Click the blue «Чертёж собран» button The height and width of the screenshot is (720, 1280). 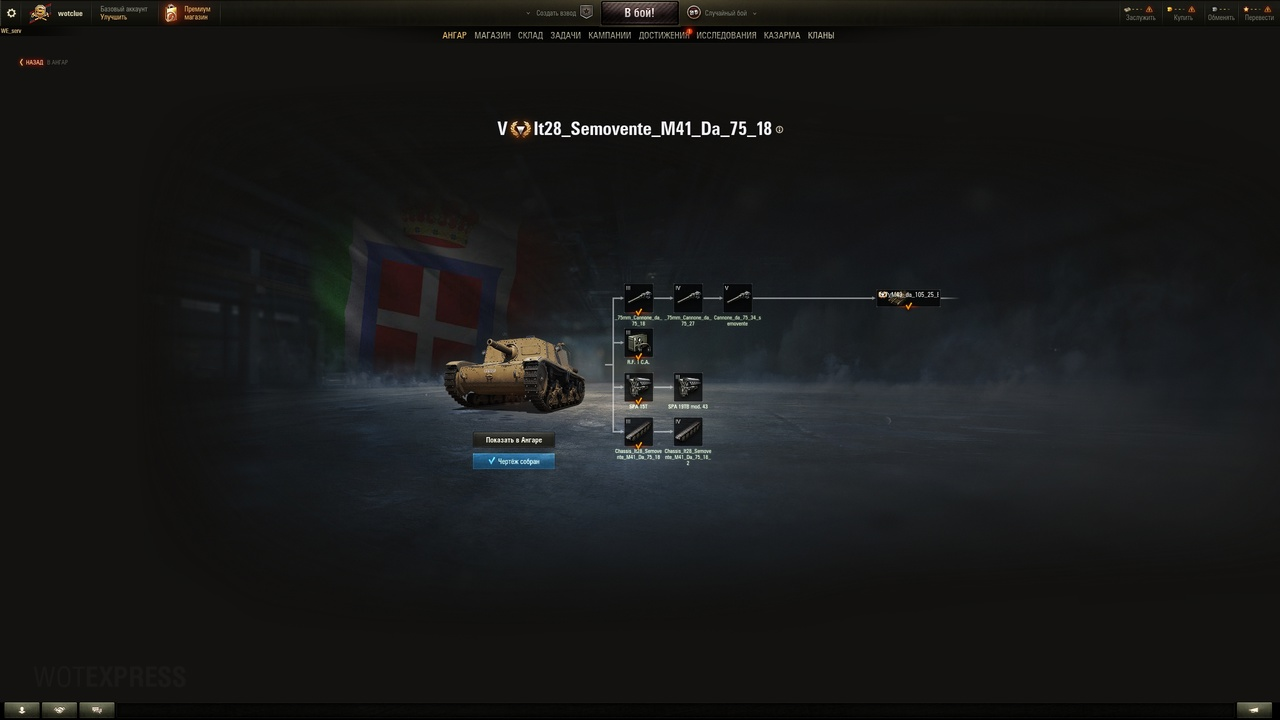513,461
